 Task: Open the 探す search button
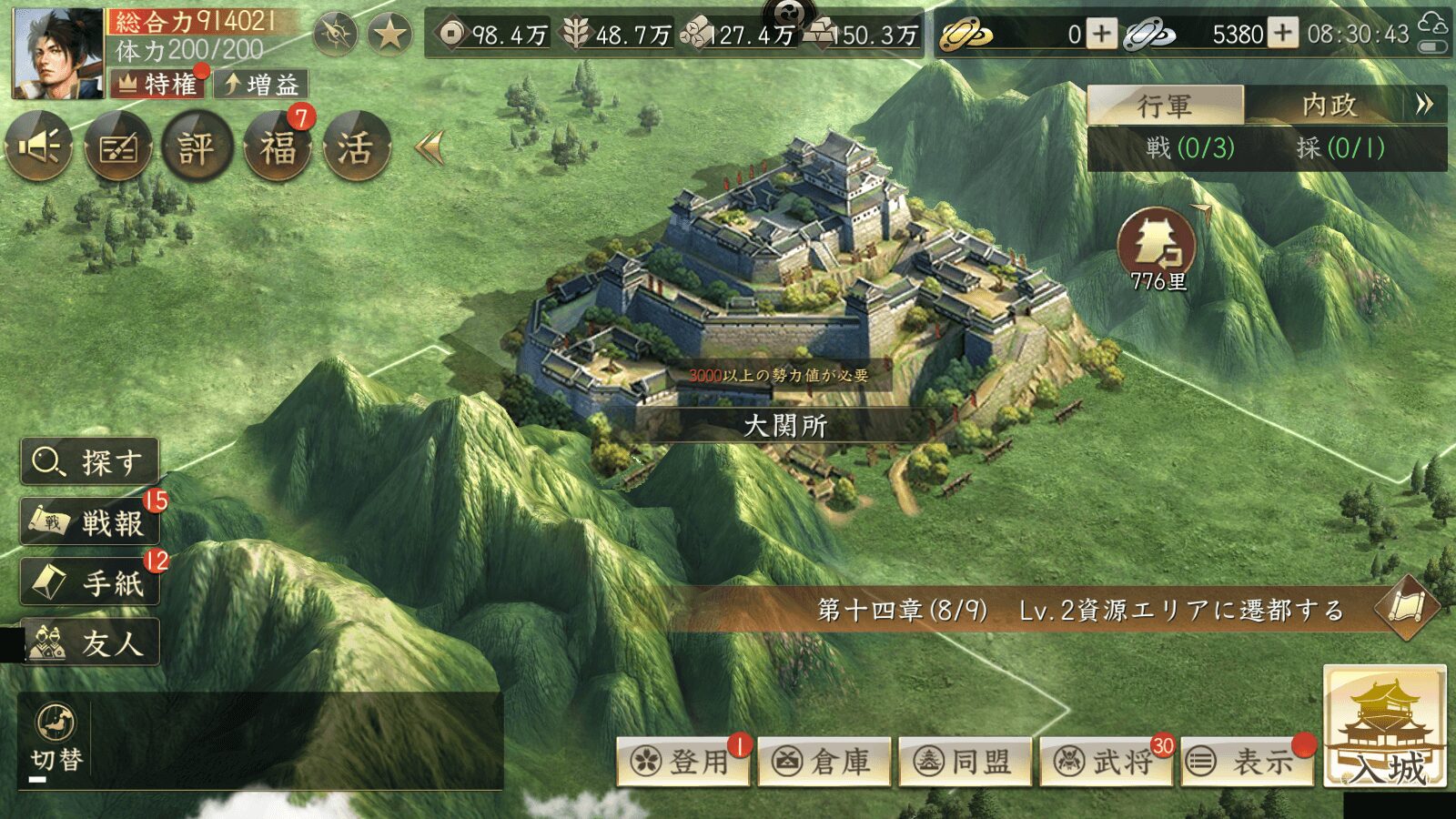click(90, 462)
